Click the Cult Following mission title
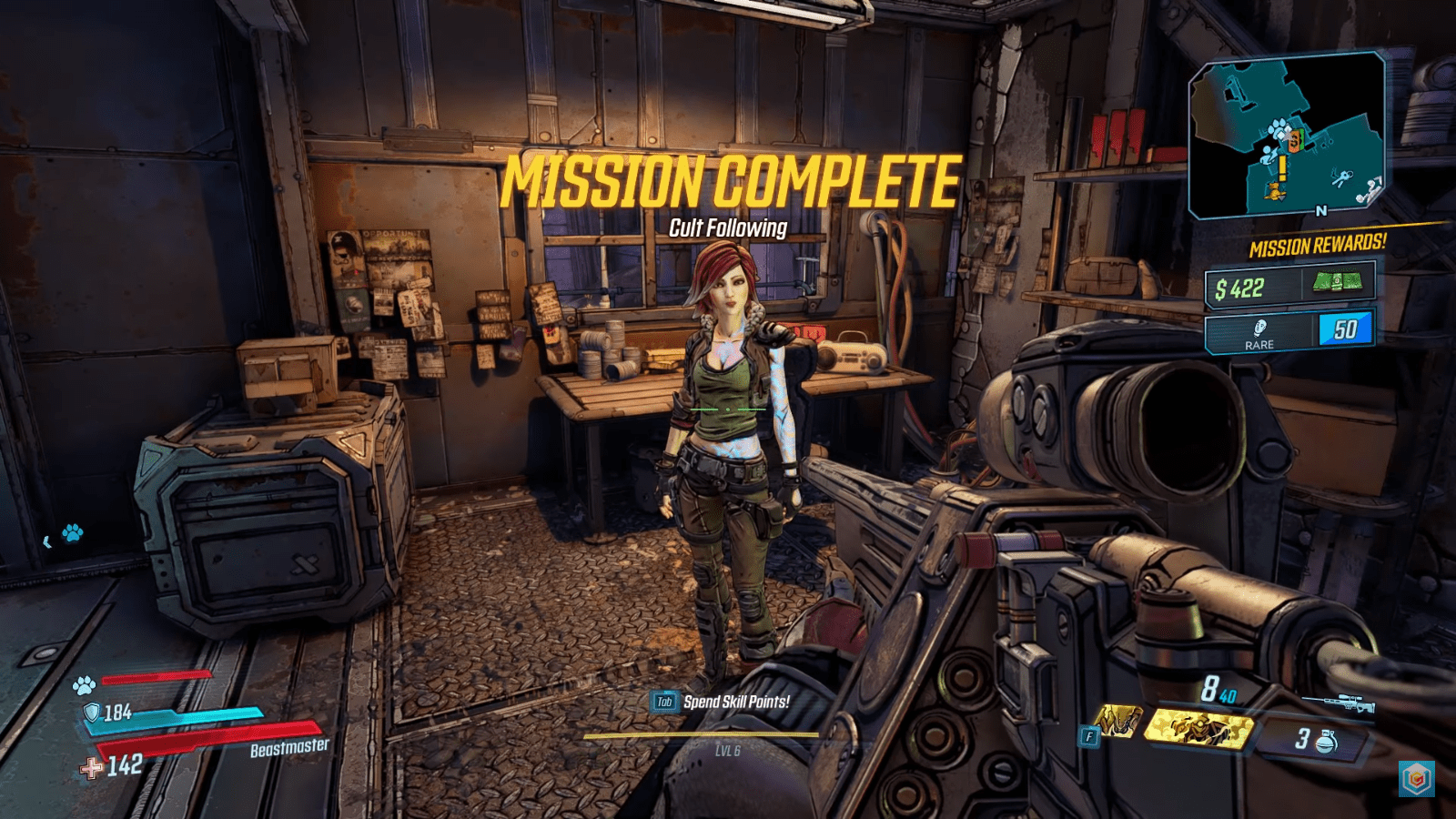Viewport: 1456px width, 819px height. tap(728, 229)
